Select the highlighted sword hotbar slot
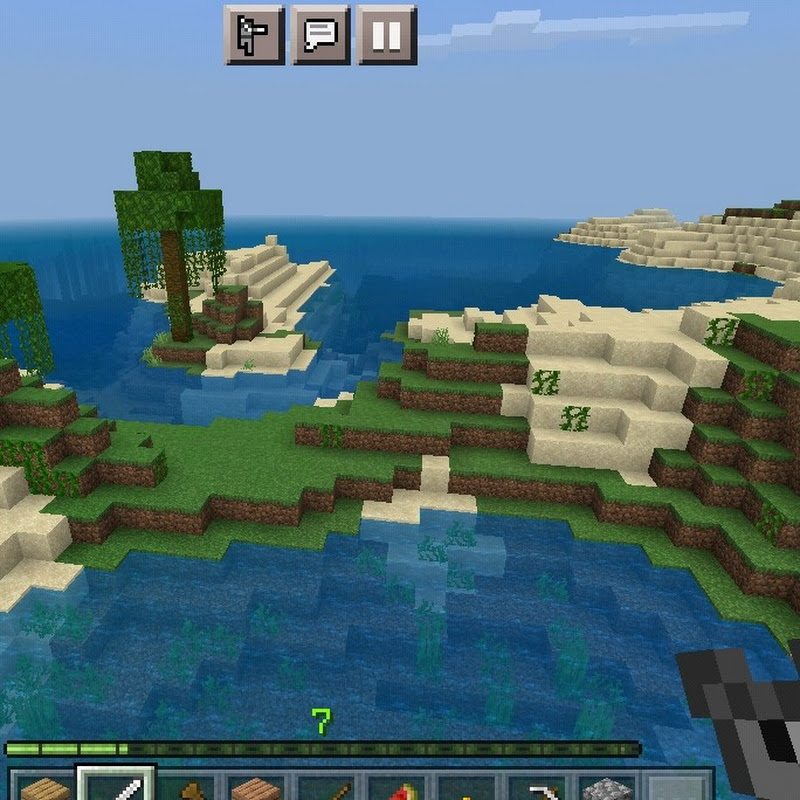Screen dimensions: 800x800 click(x=118, y=785)
